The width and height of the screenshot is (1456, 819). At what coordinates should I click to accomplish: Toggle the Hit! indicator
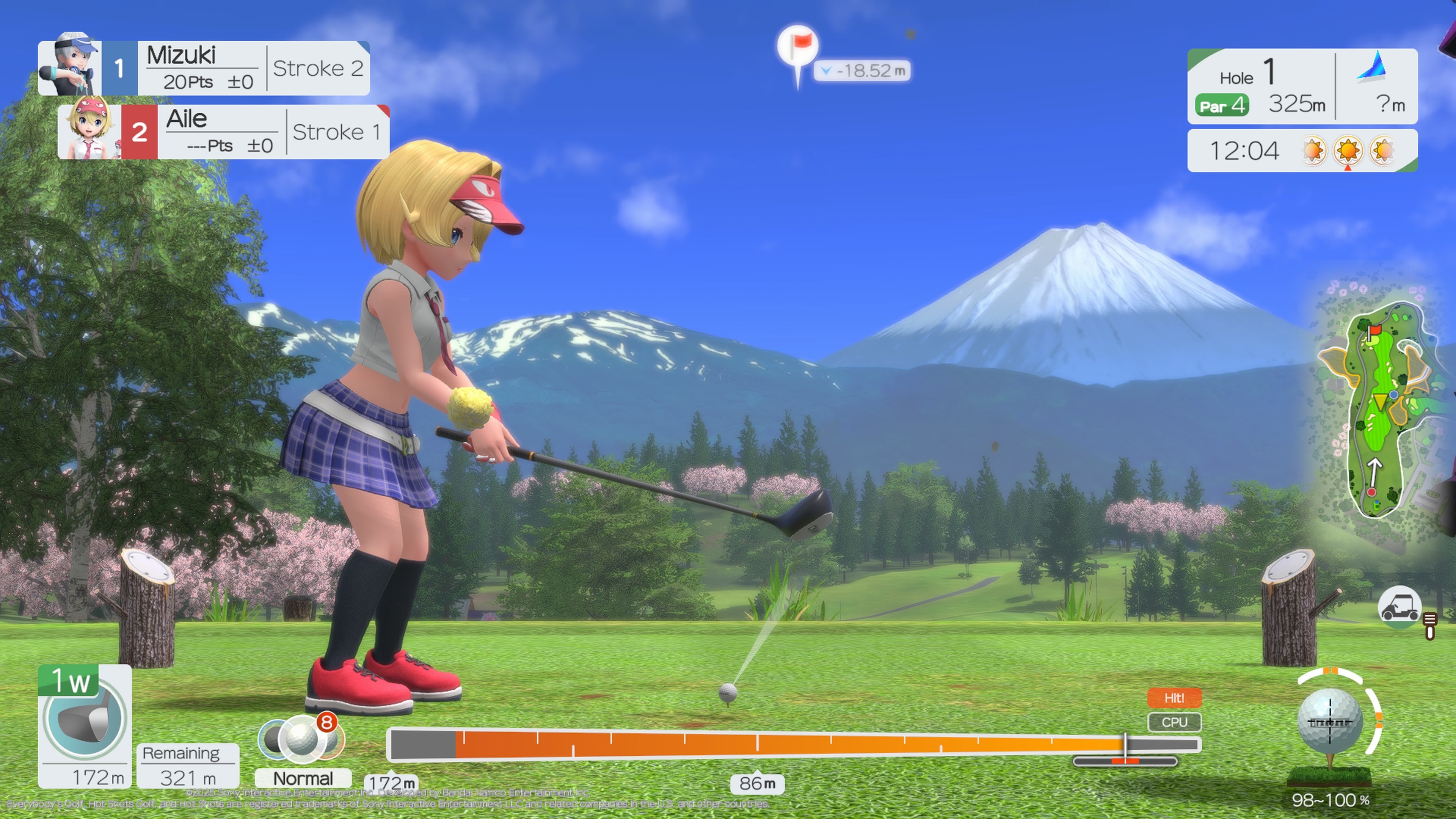[x=1175, y=698]
